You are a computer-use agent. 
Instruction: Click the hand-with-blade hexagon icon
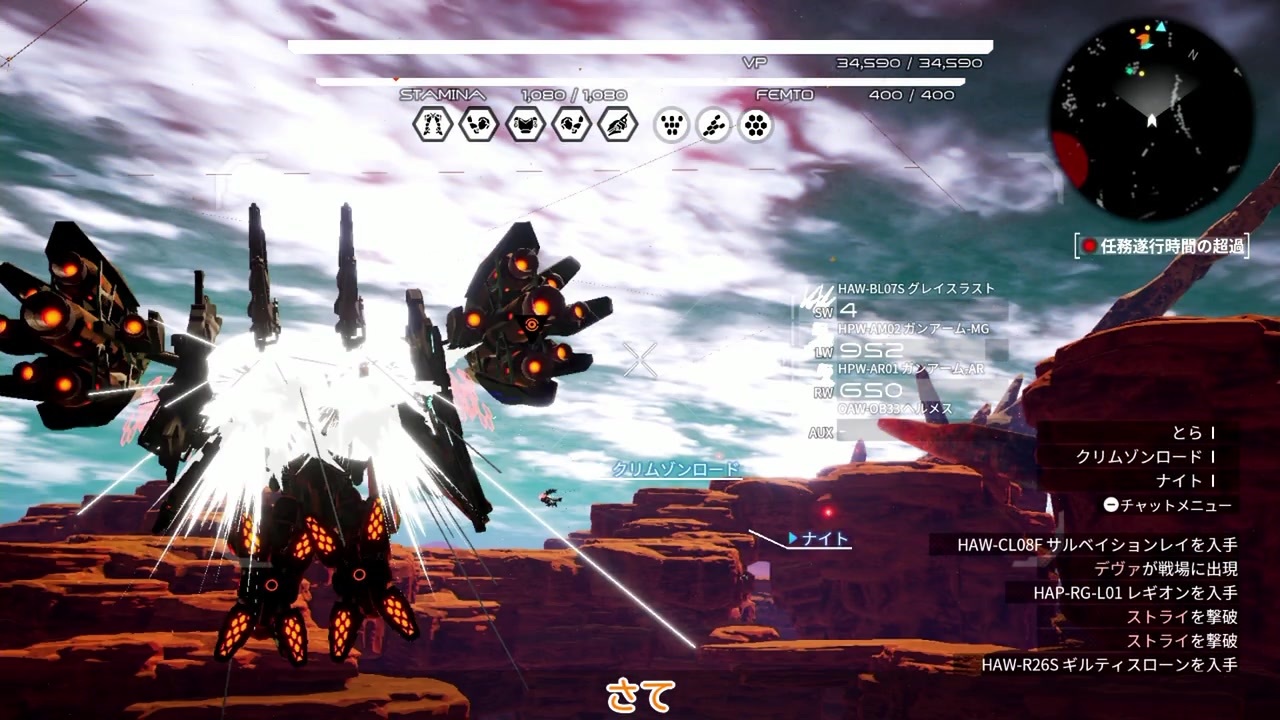click(618, 125)
